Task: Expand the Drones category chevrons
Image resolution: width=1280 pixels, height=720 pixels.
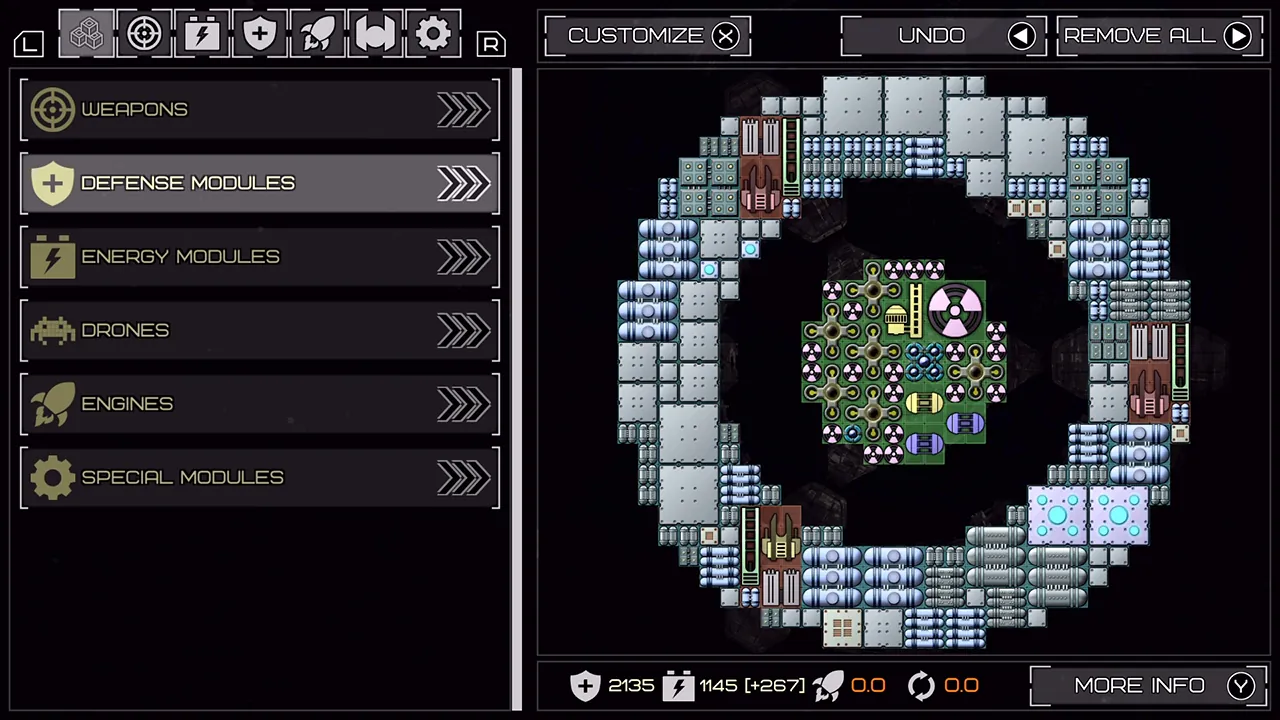Action: pyautogui.click(x=462, y=330)
